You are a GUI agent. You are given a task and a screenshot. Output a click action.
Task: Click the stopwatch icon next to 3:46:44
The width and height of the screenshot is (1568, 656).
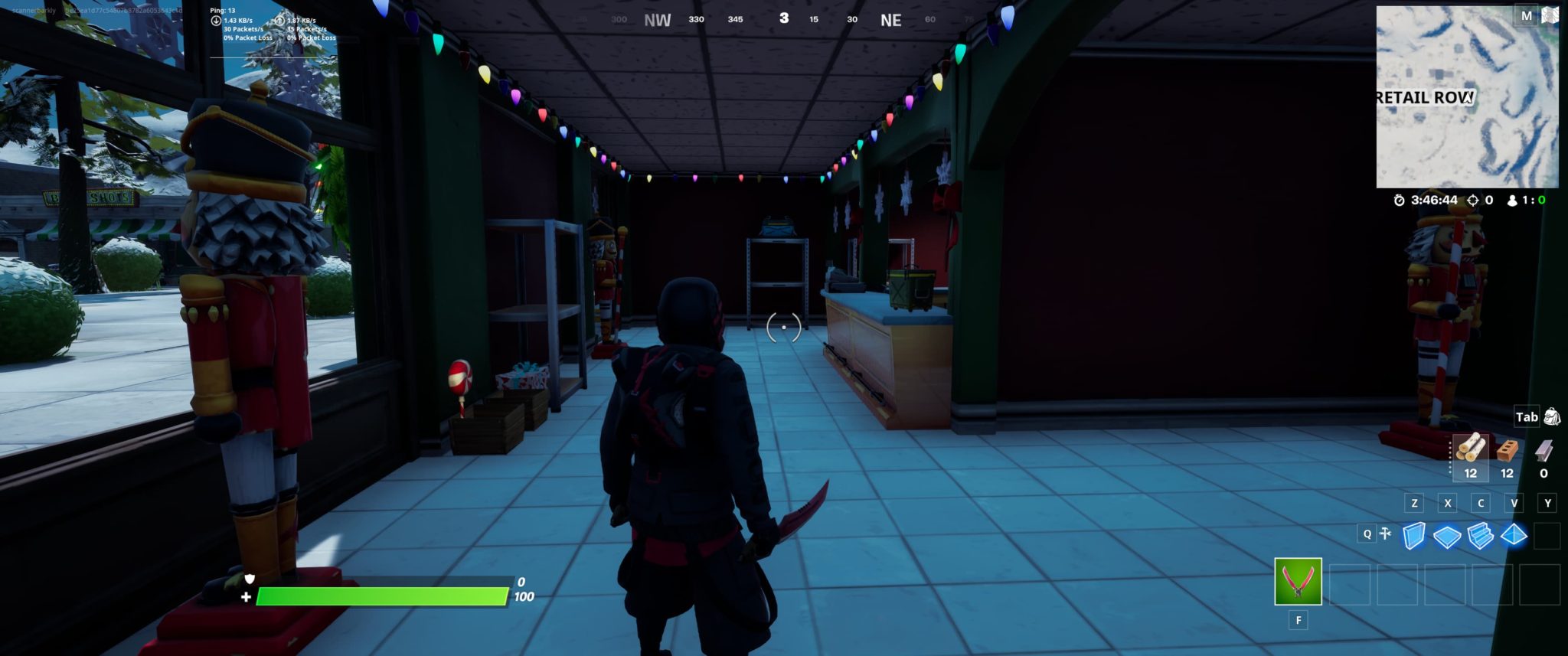pyautogui.click(x=1399, y=199)
